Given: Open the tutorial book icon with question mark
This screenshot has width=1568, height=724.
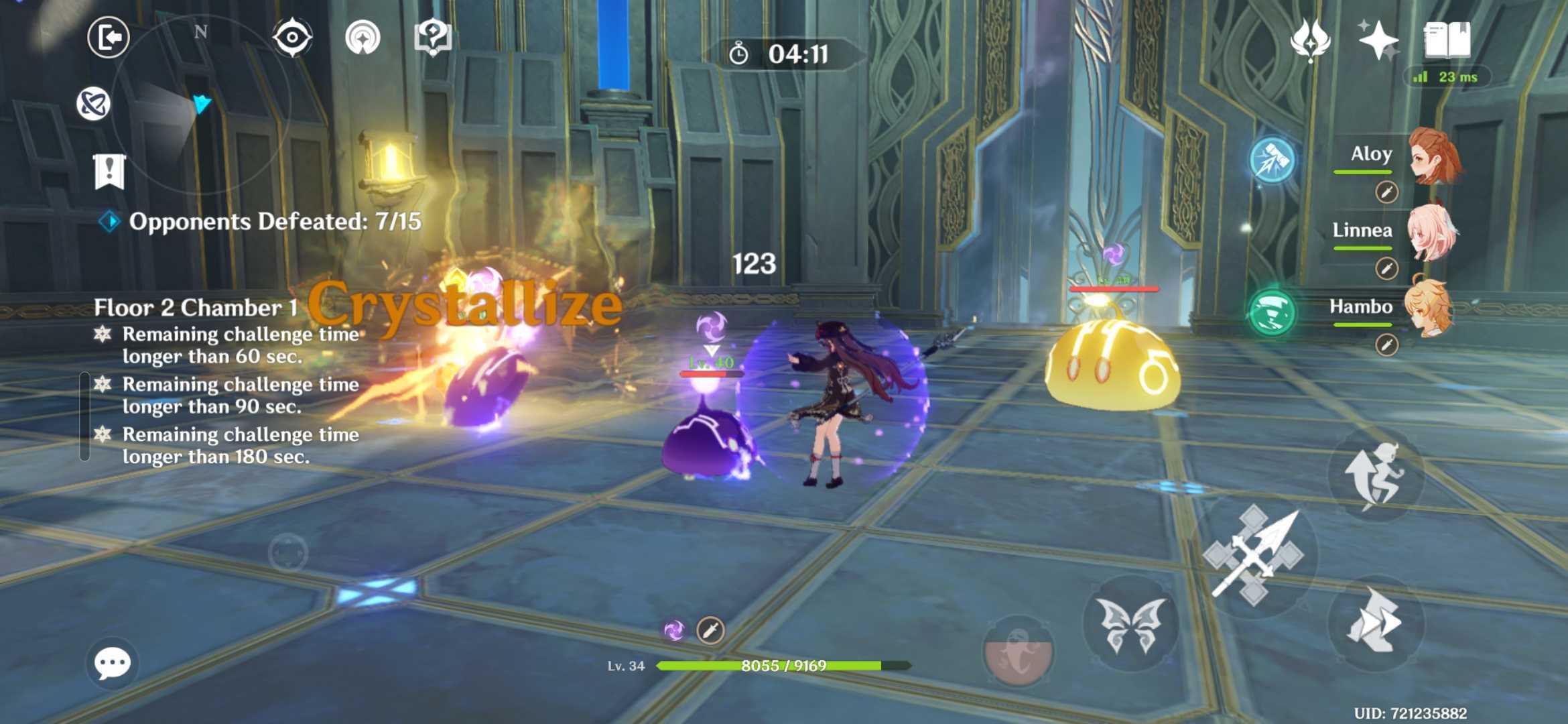Looking at the screenshot, I should coord(434,38).
